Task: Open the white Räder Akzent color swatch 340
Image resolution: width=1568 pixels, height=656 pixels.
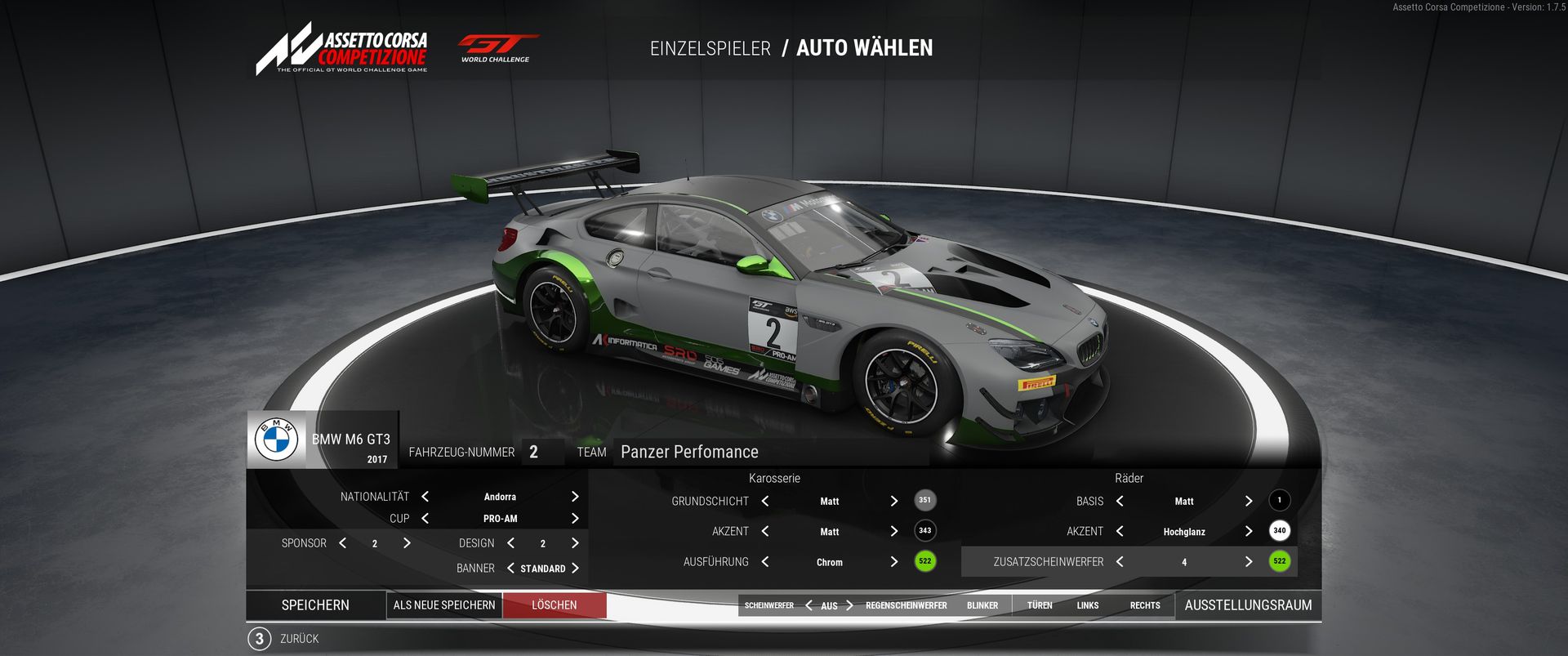Action: (1279, 531)
